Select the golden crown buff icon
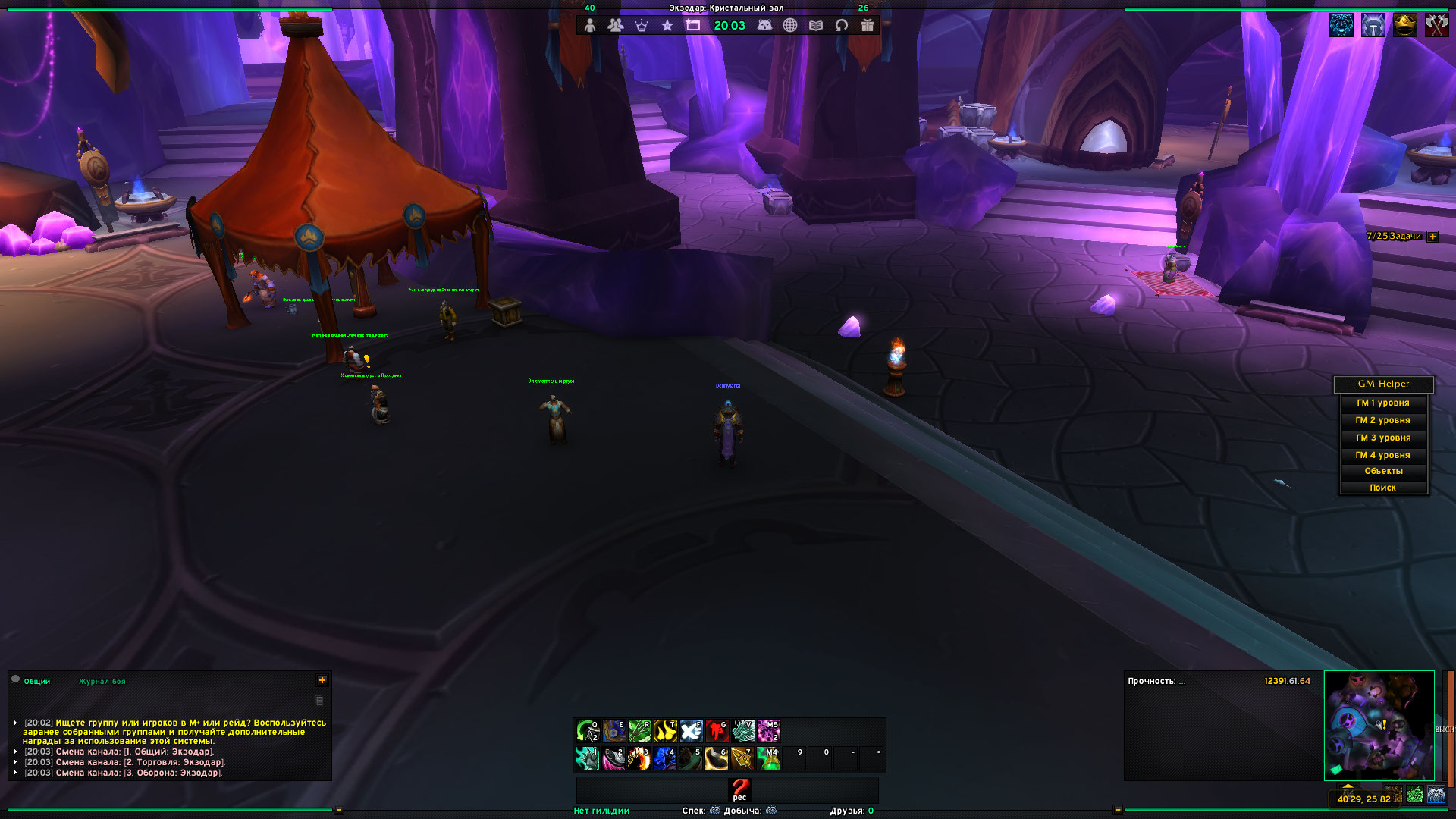 point(1405,26)
